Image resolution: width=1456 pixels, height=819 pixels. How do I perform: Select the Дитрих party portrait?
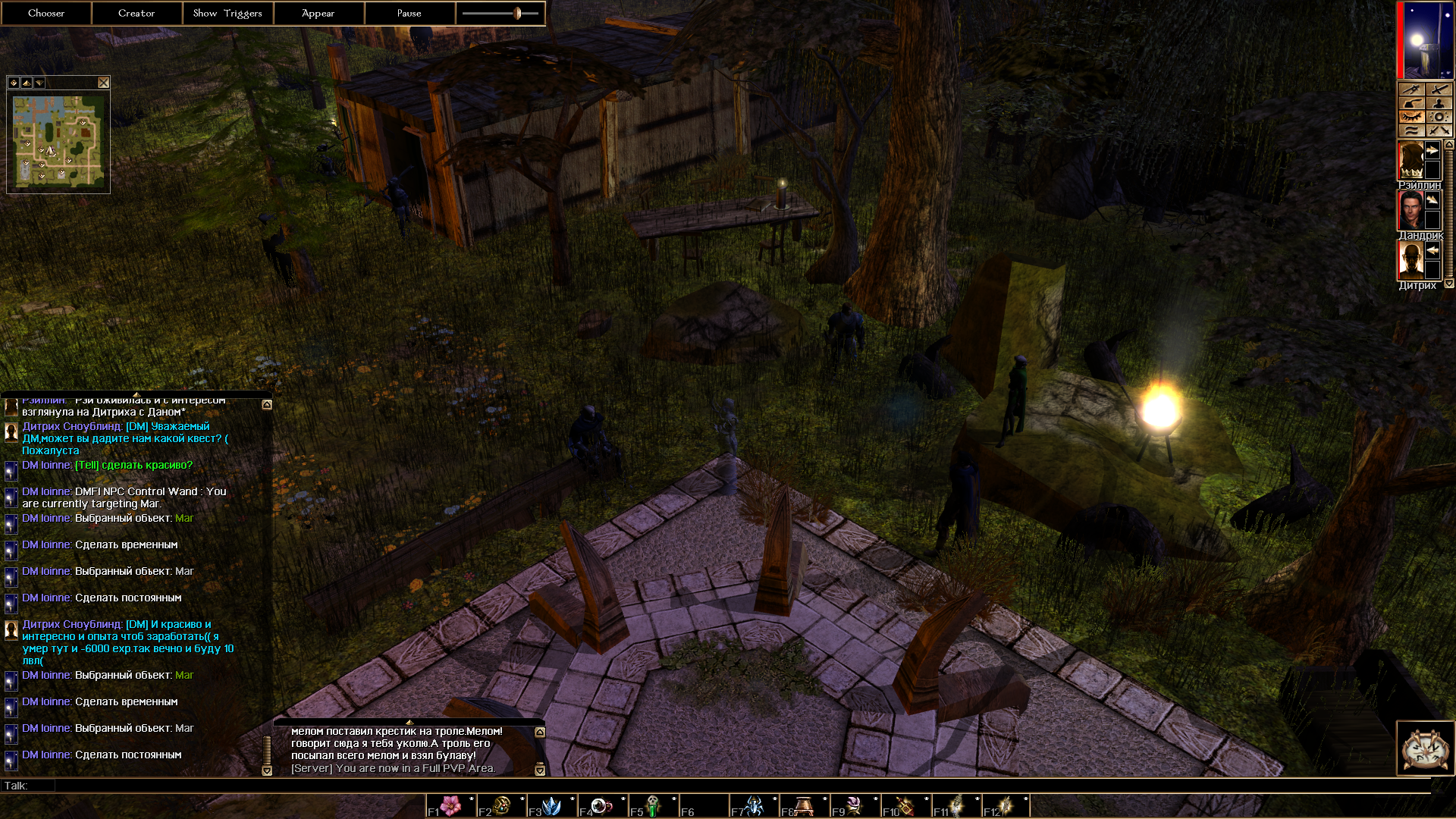[1410, 260]
